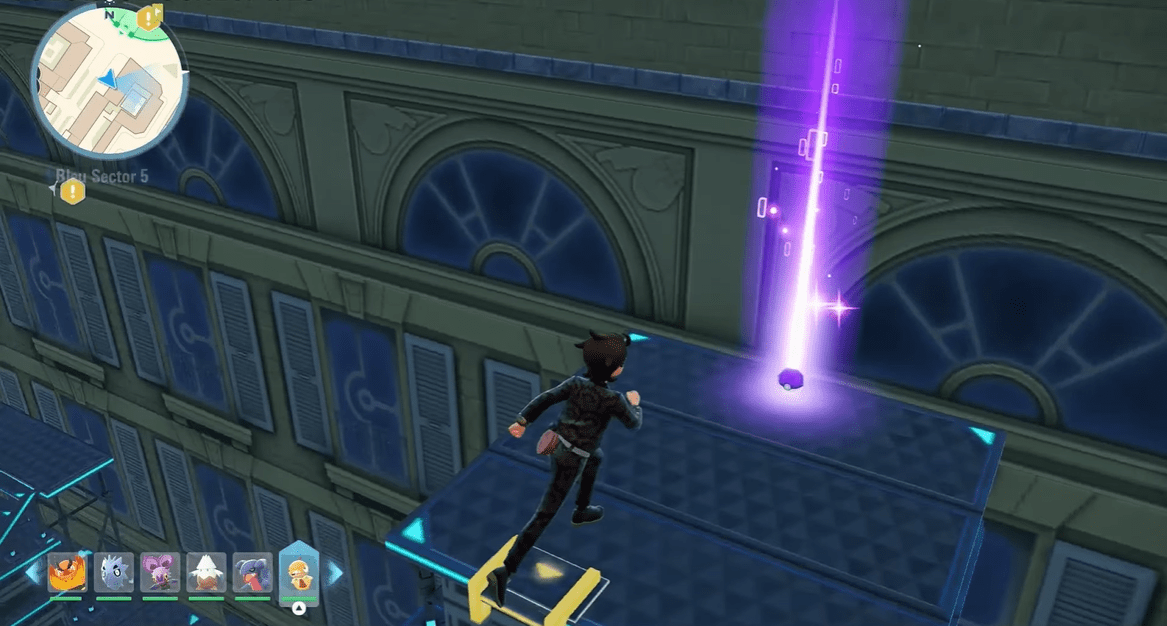
Task: Select the orange fire Pokémon party slot
Action: pyautogui.click(x=67, y=574)
